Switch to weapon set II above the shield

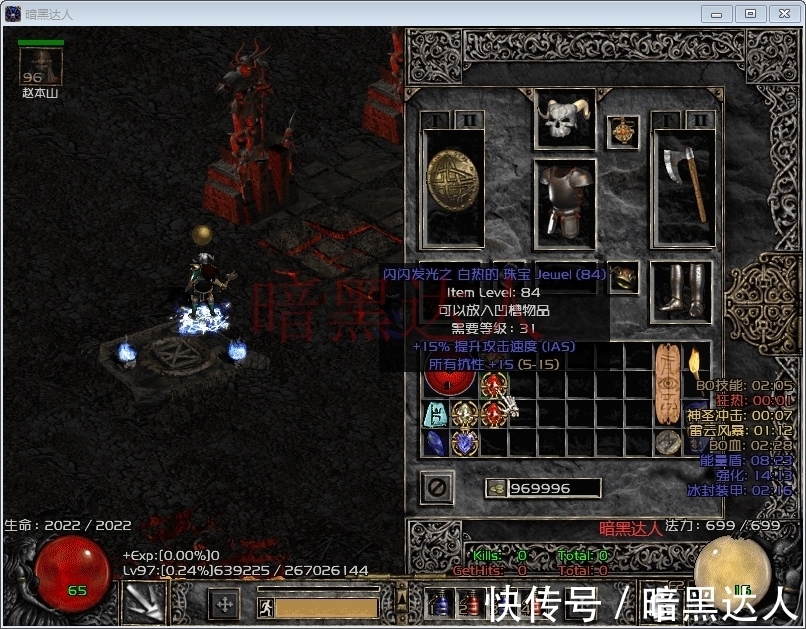click(x=471, y=120)
